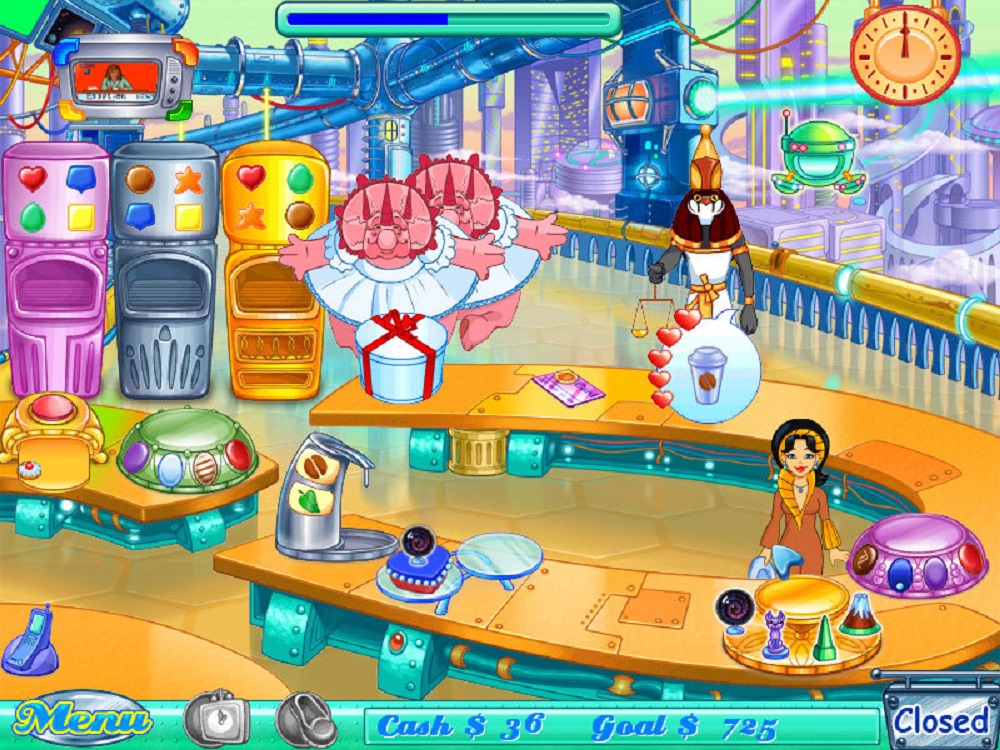Select the volcano cake topper
The image size is (1000, 750).
(857, 616)
